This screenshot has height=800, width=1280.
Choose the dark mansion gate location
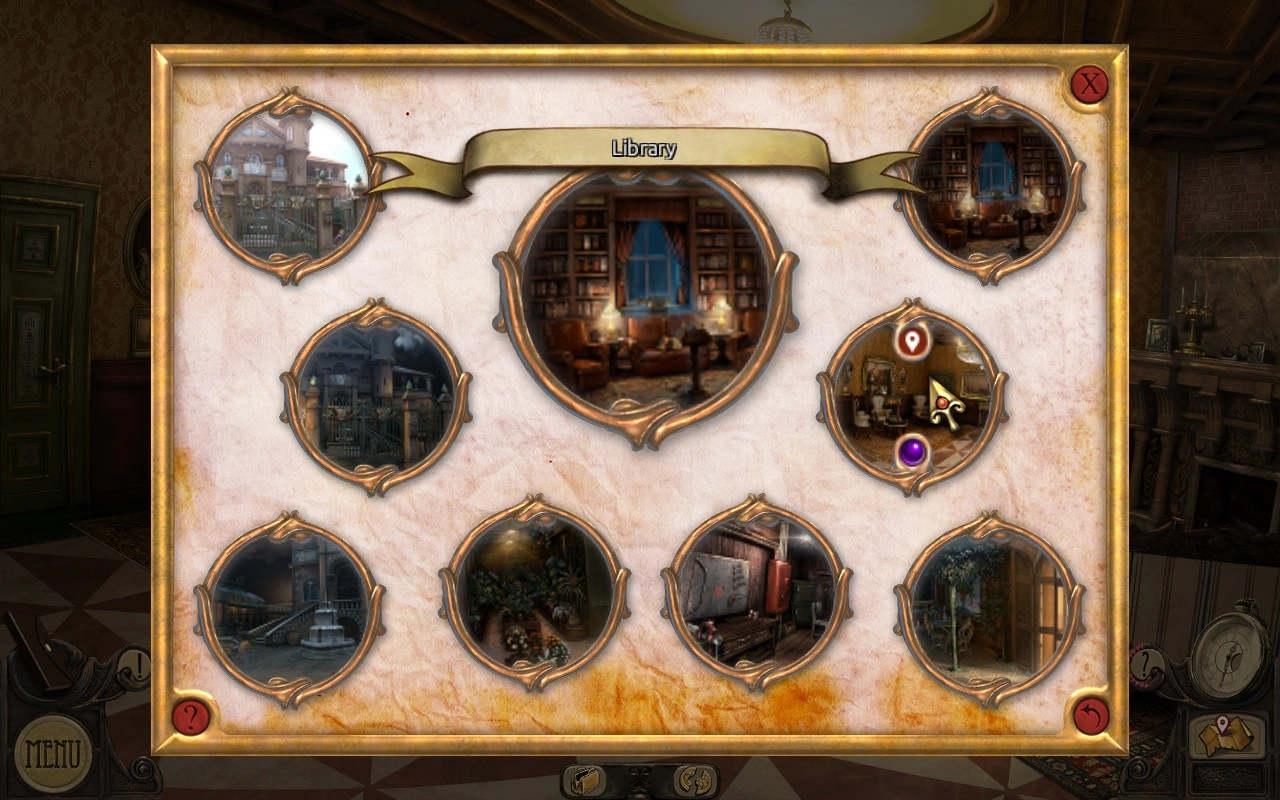click(x=375, y=397)
